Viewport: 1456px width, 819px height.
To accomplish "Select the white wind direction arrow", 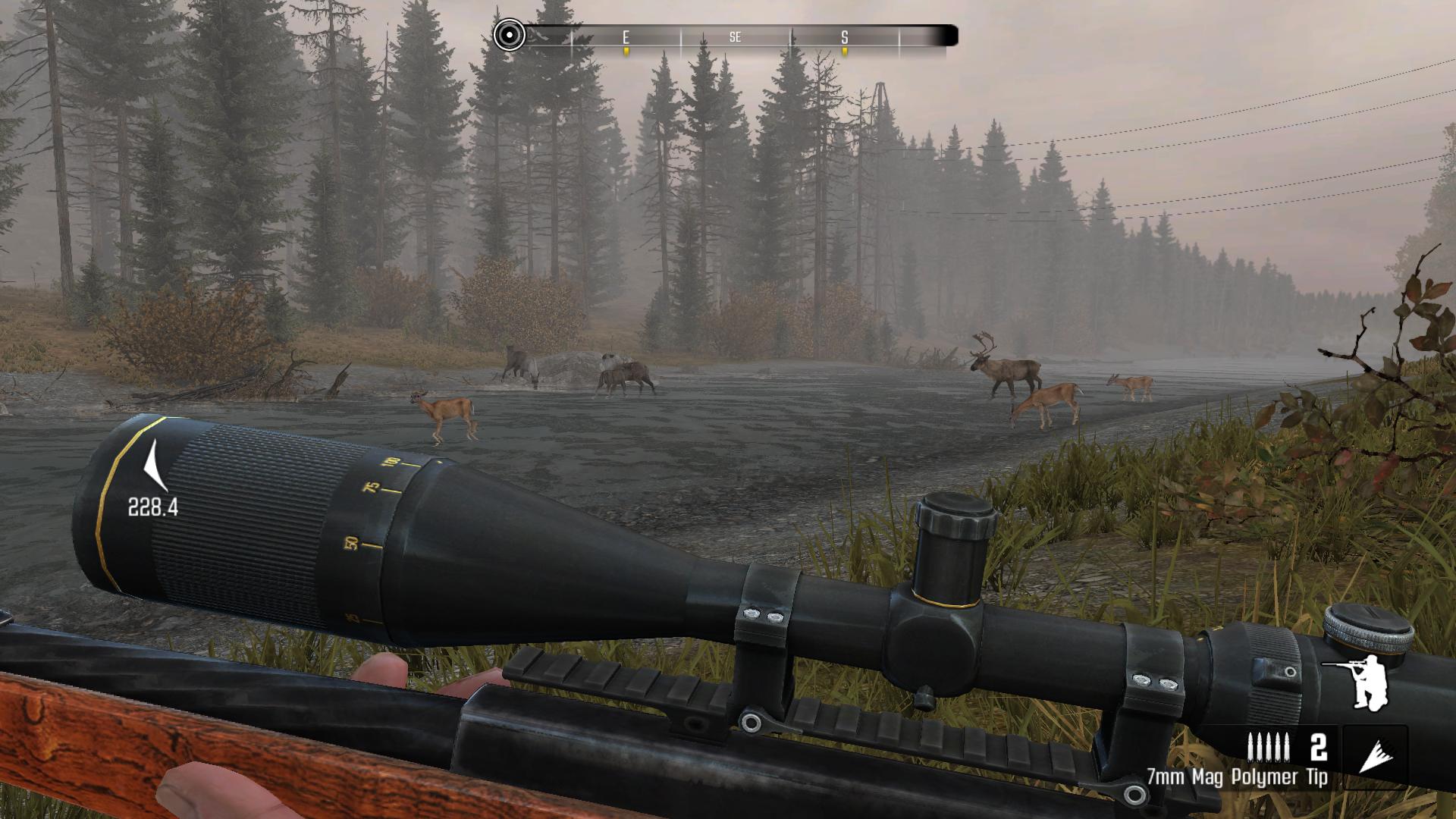I will click(x=155, y=466).
